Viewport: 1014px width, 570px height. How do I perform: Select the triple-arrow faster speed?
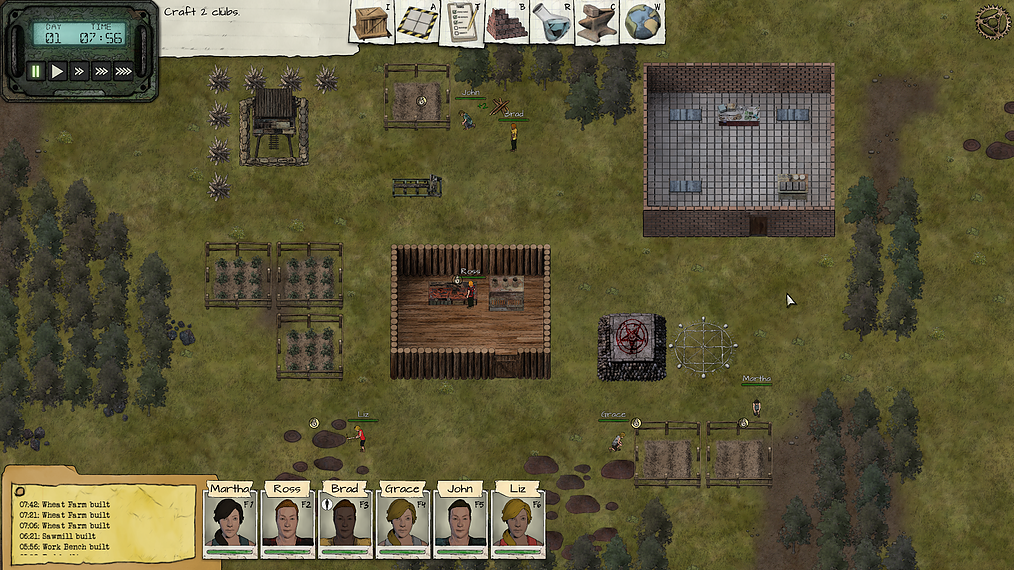point(101,71)
